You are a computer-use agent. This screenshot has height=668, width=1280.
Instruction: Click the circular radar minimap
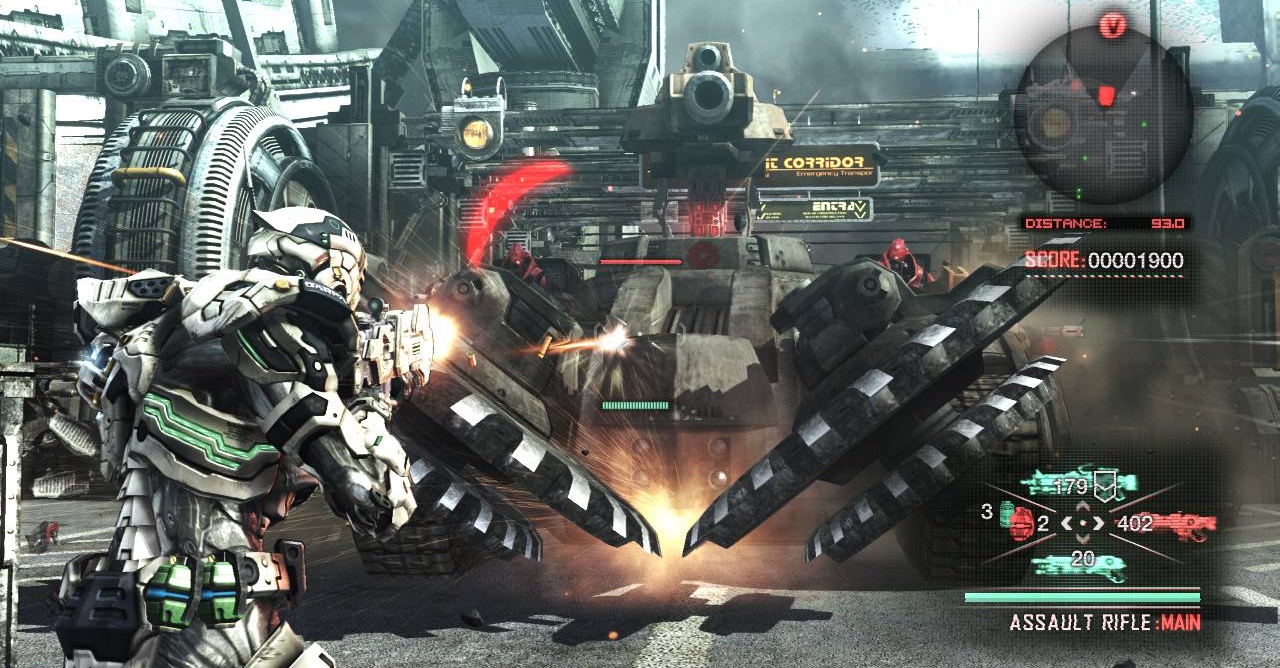coord(1103,114)
